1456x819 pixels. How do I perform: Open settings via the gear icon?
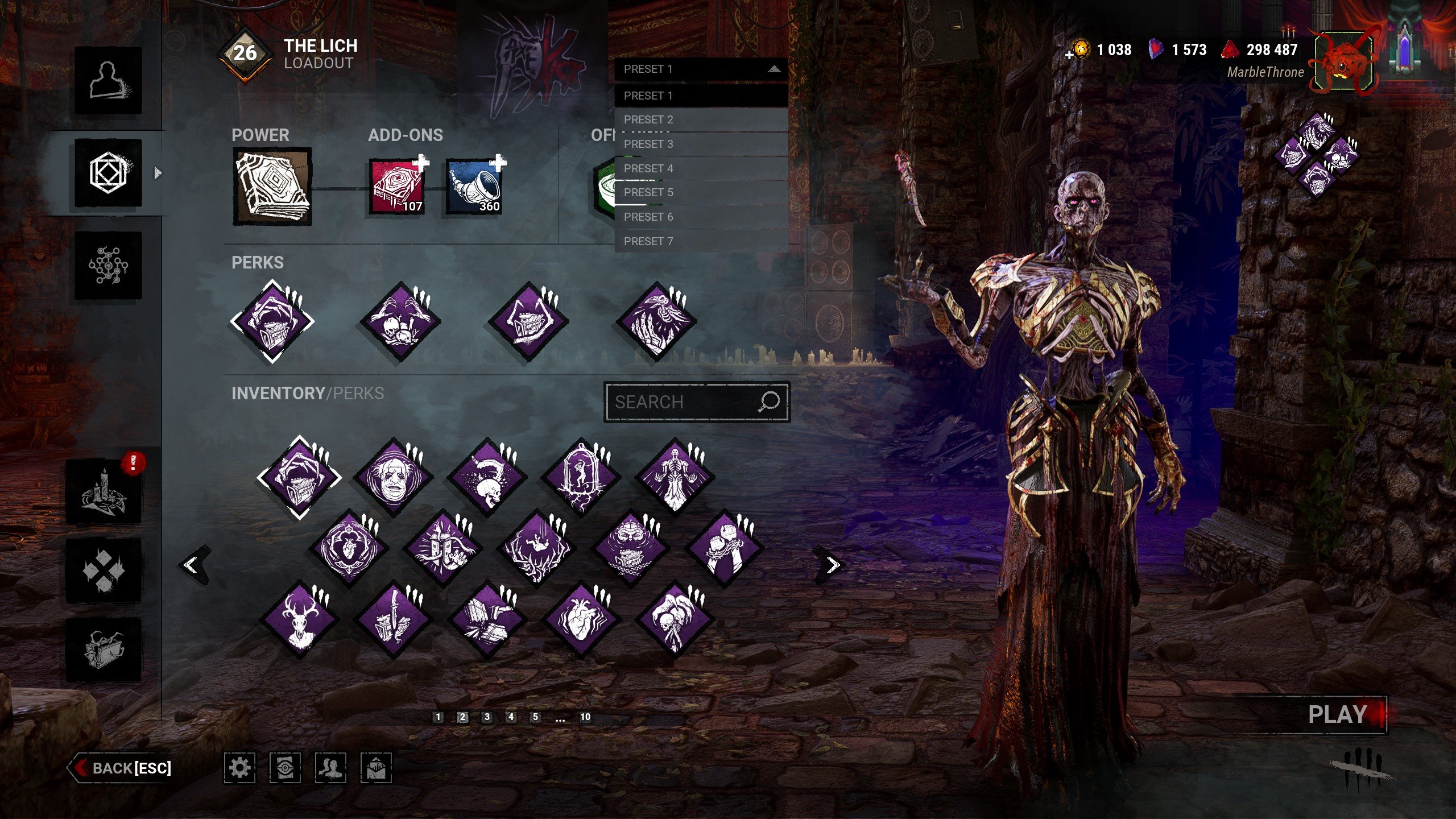pos(239,768)
